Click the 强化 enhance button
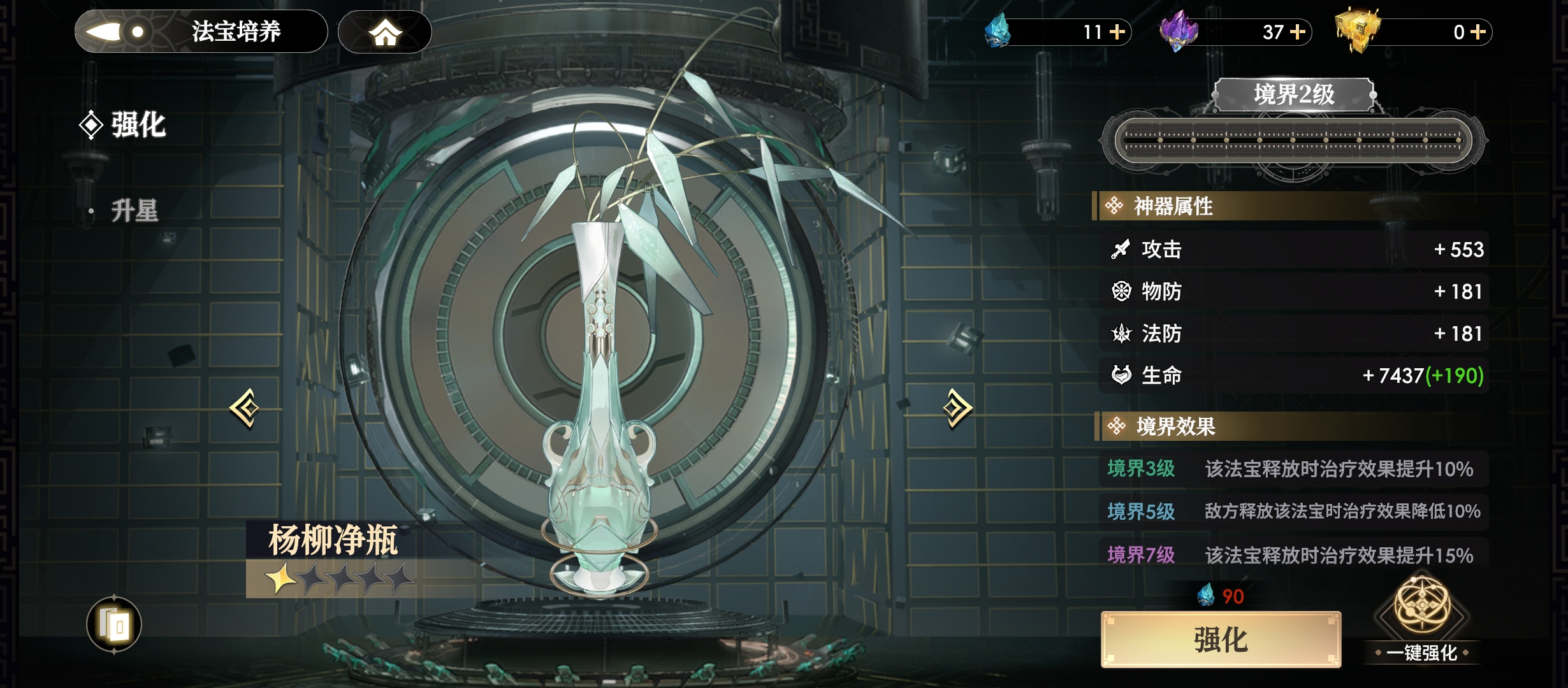1568x688 pixels. [x=1220, y=640]
